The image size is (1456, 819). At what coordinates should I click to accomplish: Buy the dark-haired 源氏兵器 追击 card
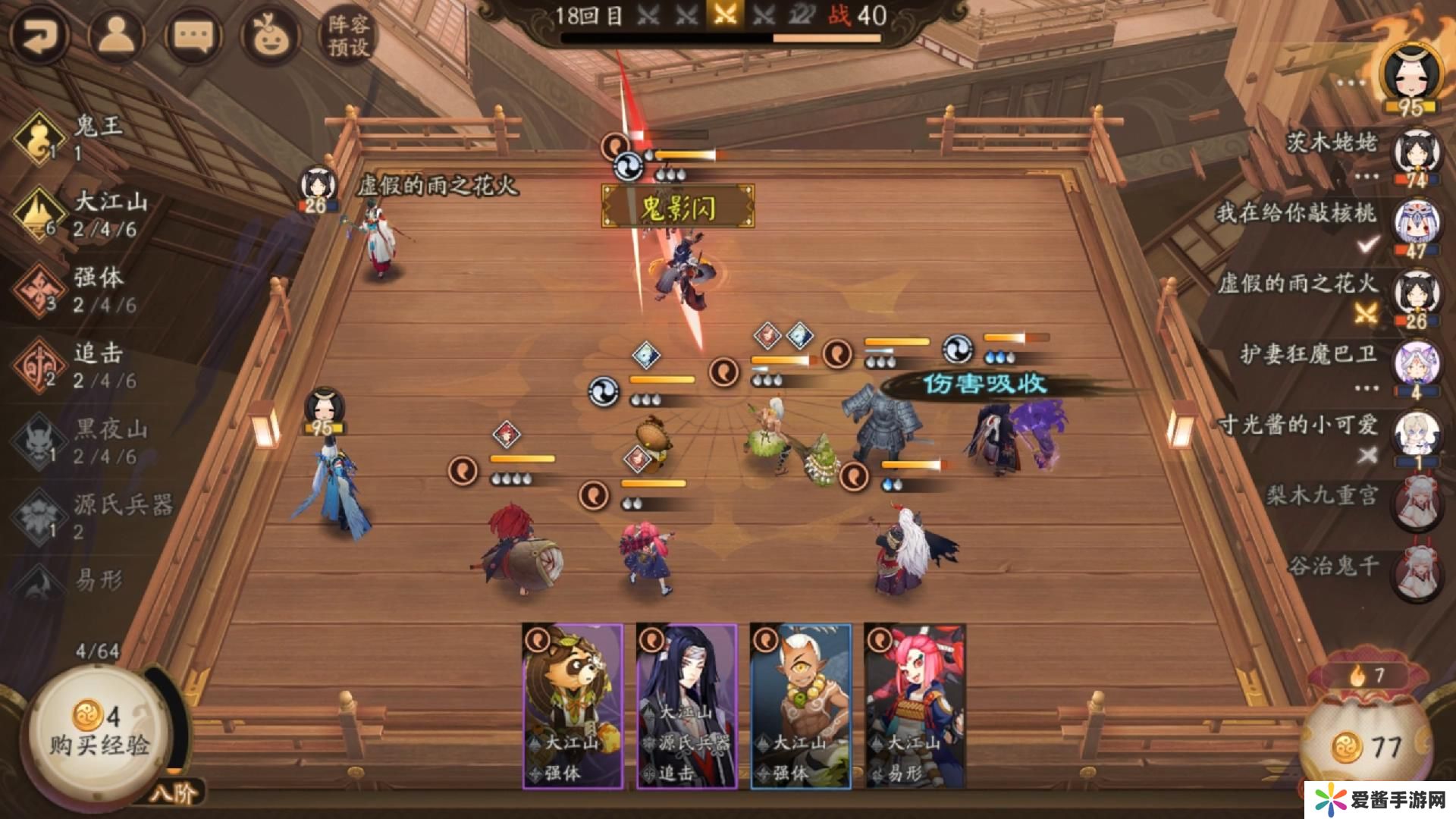click(686, 706)
